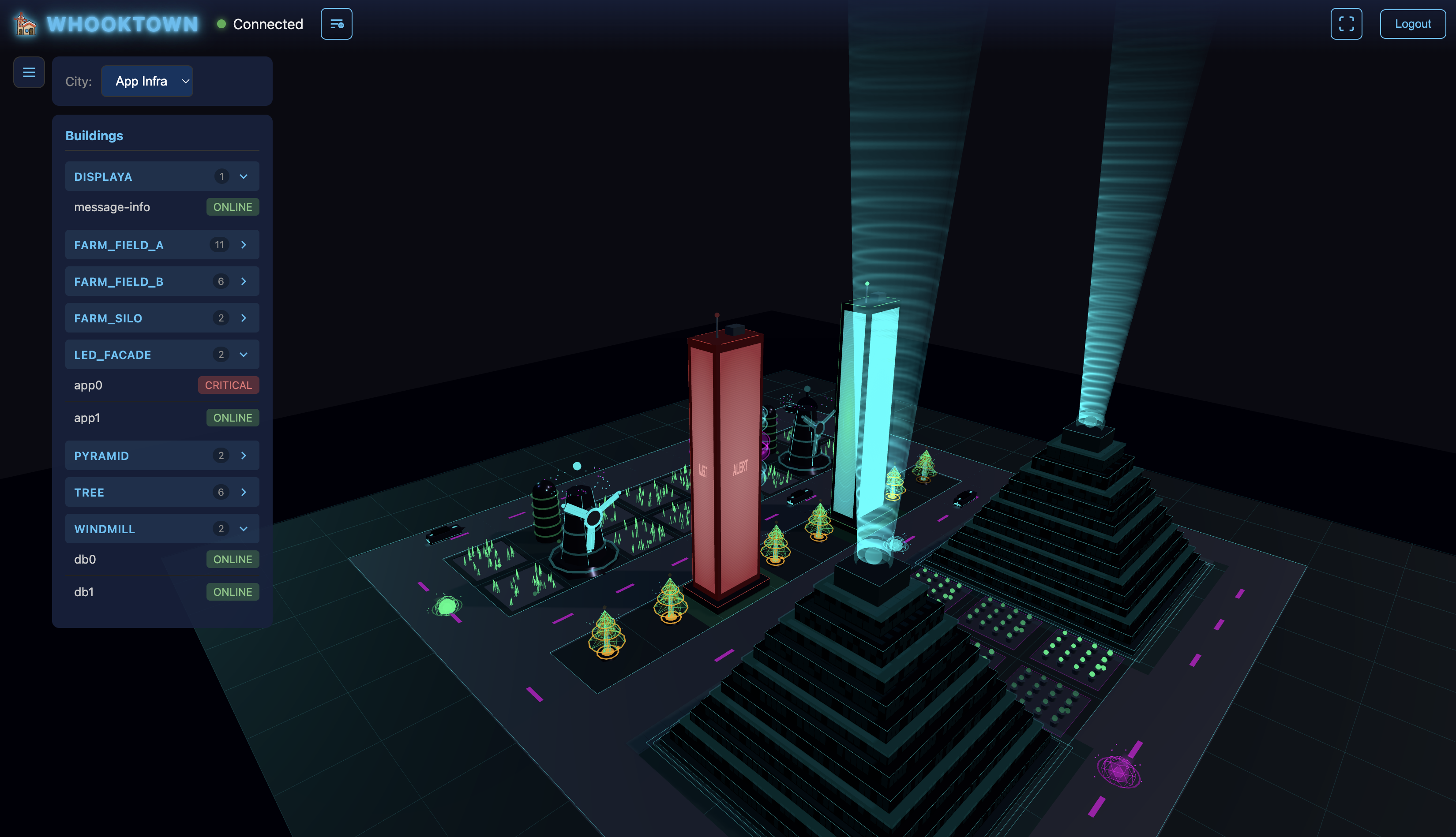Click the ONLINE badge next to db0

pos(233,559)
